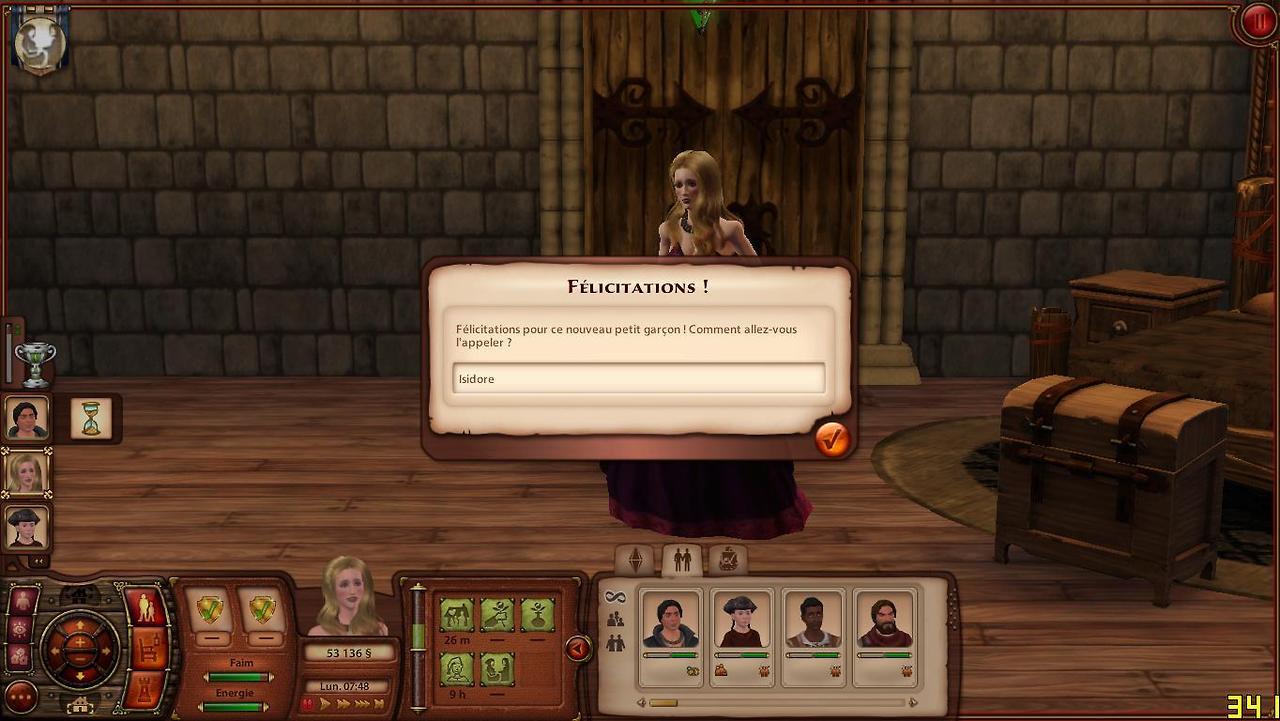The height and width of the screenshot is (721, 1280).
Task: Collapse the panel with the red arrow button
Action: coord(577,649)
